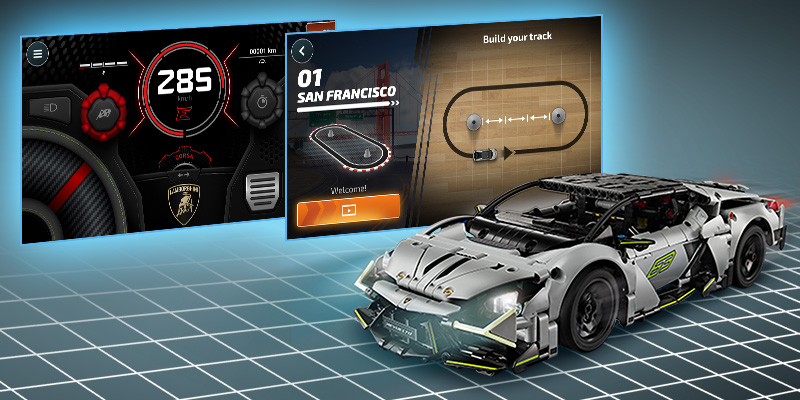Select the Corsa drive mode switch
800x400 pixels.
pyautogui.click(x=184, y=158)
